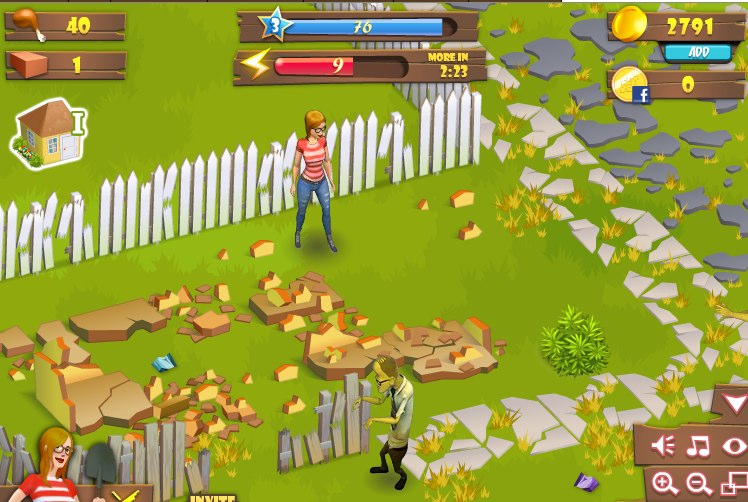Open the house building icon

click(47, 134)
